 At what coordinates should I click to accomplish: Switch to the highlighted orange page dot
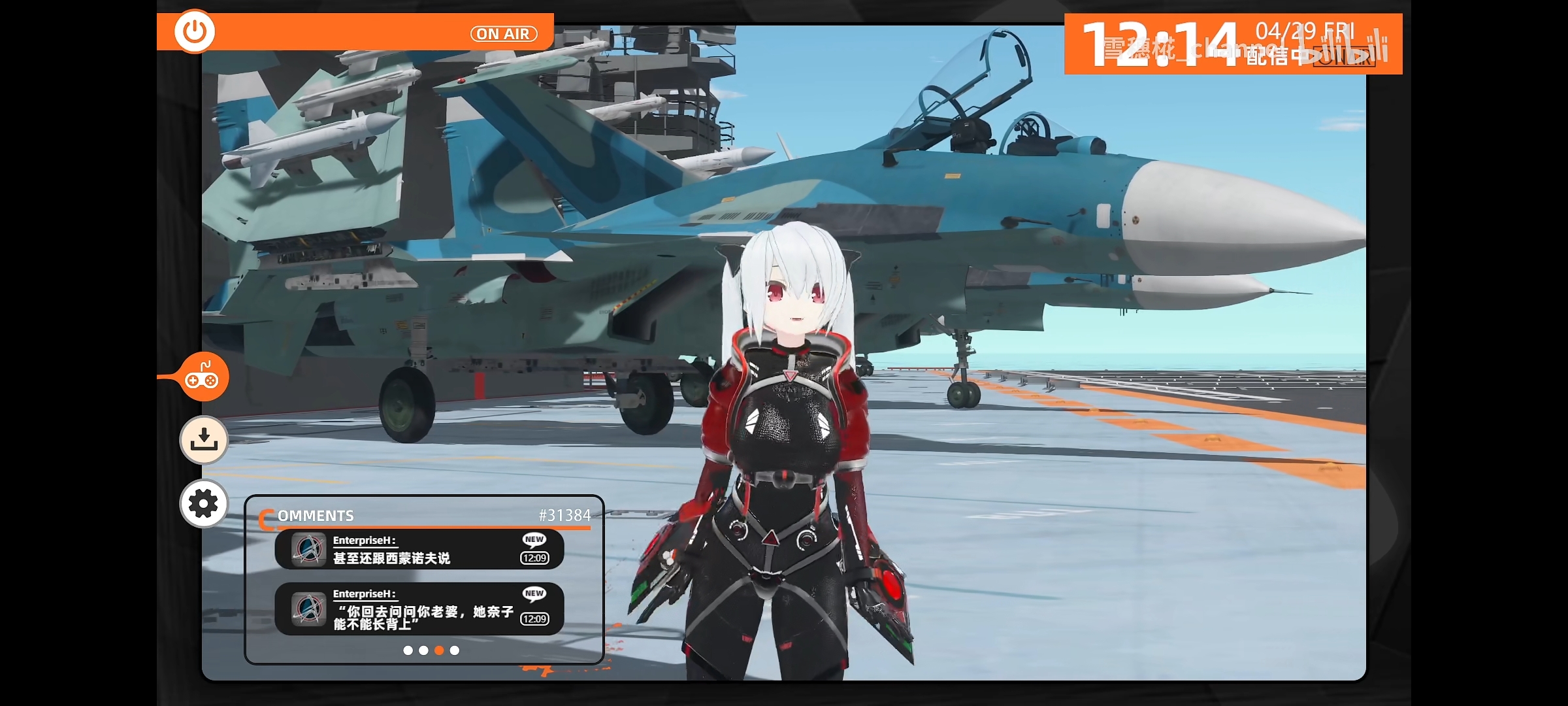(x=439, y=650)
